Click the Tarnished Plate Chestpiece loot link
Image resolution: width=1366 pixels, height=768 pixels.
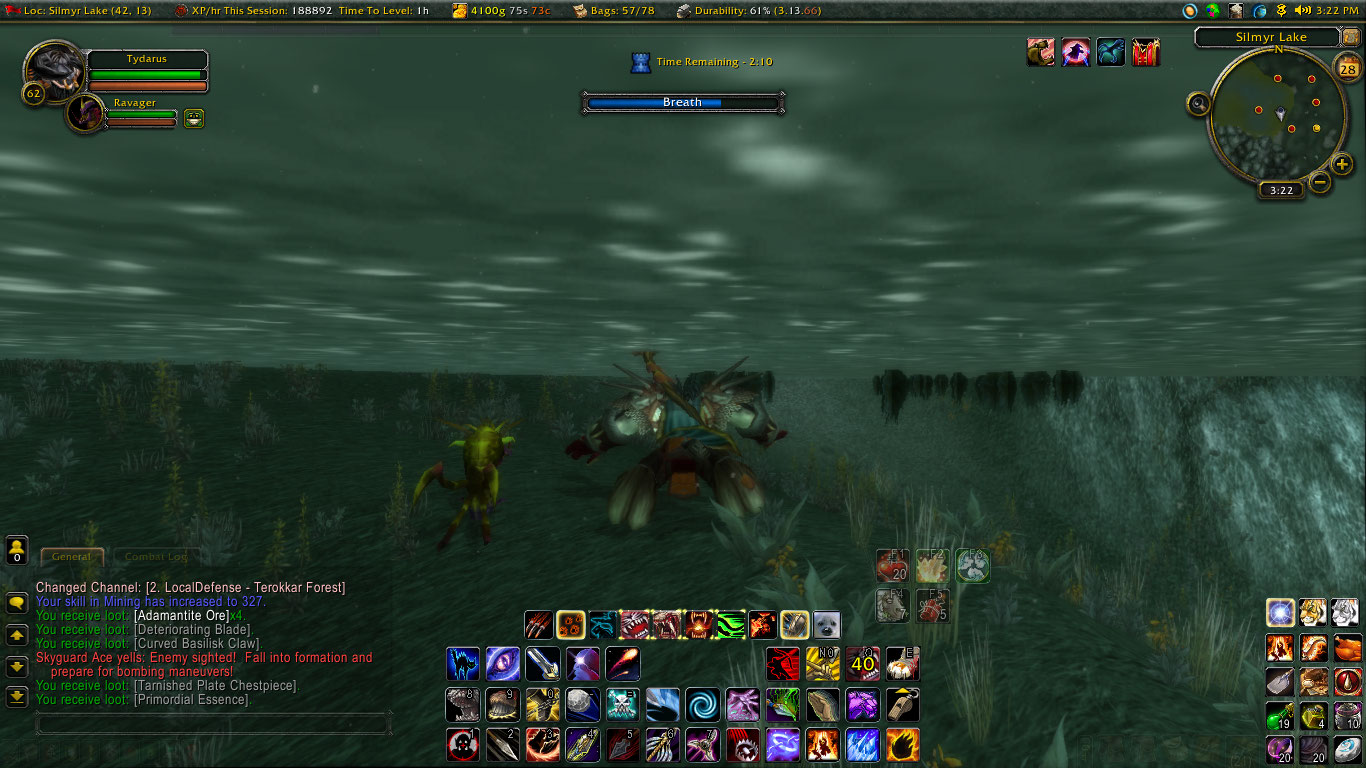[x=216, y=685]
